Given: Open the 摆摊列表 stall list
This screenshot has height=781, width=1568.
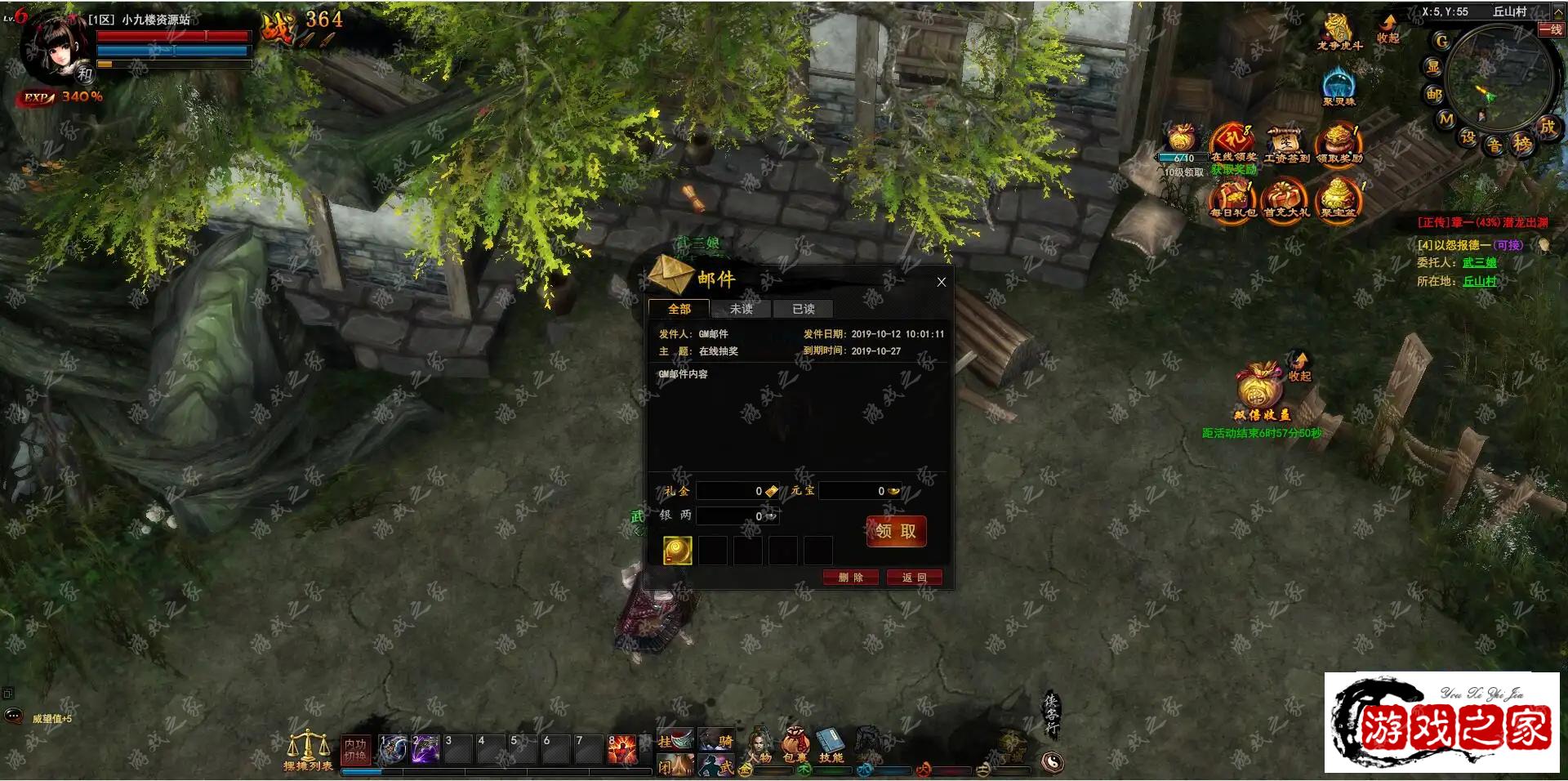Looking at the screenshot, I should pos(308,750).
